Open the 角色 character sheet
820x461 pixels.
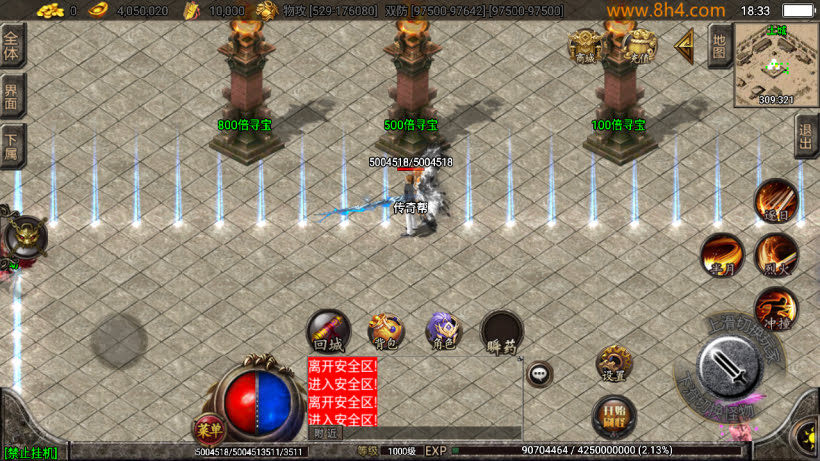(443, 332)
